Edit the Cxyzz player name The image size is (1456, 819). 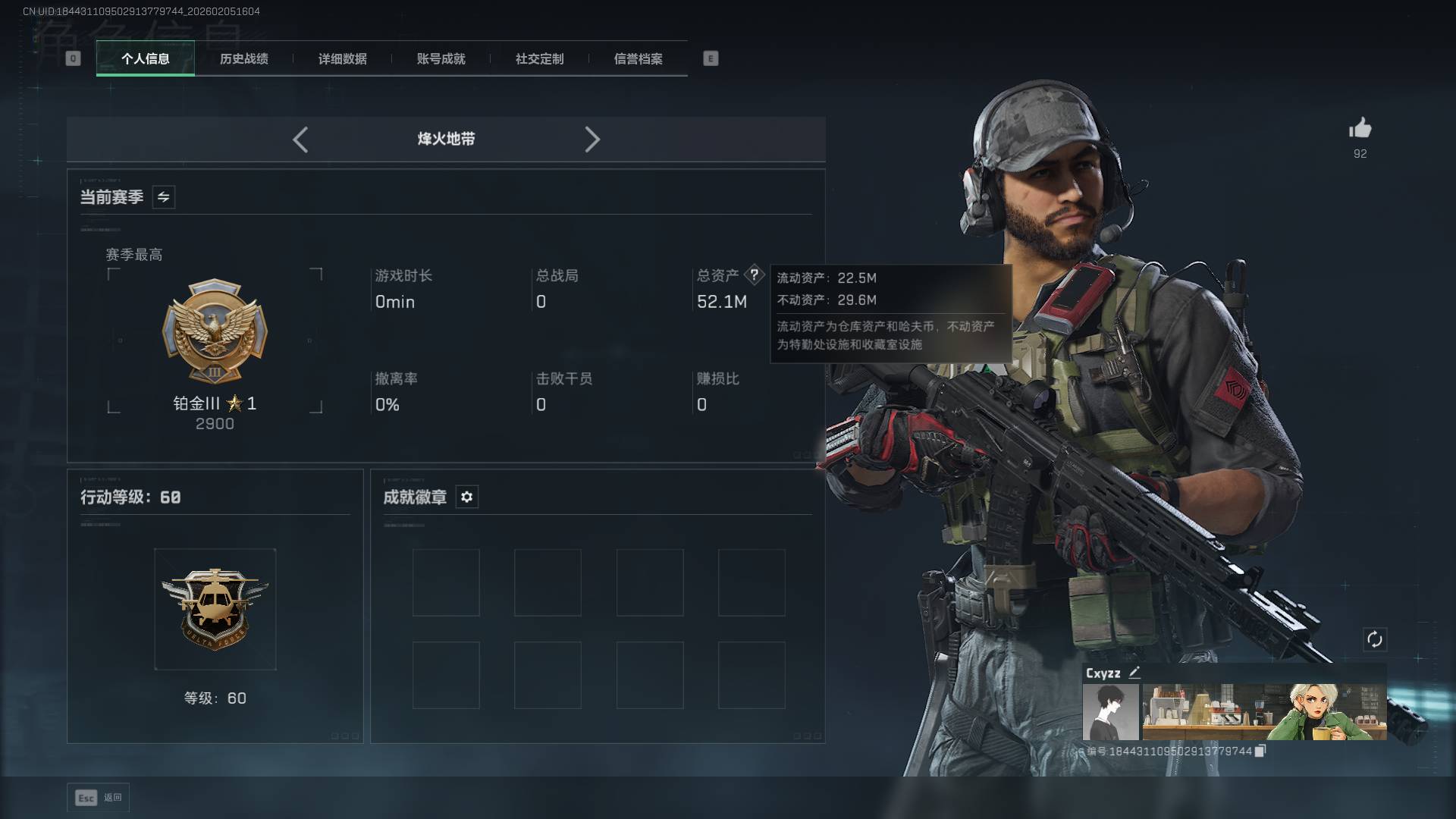point(1134,673)
